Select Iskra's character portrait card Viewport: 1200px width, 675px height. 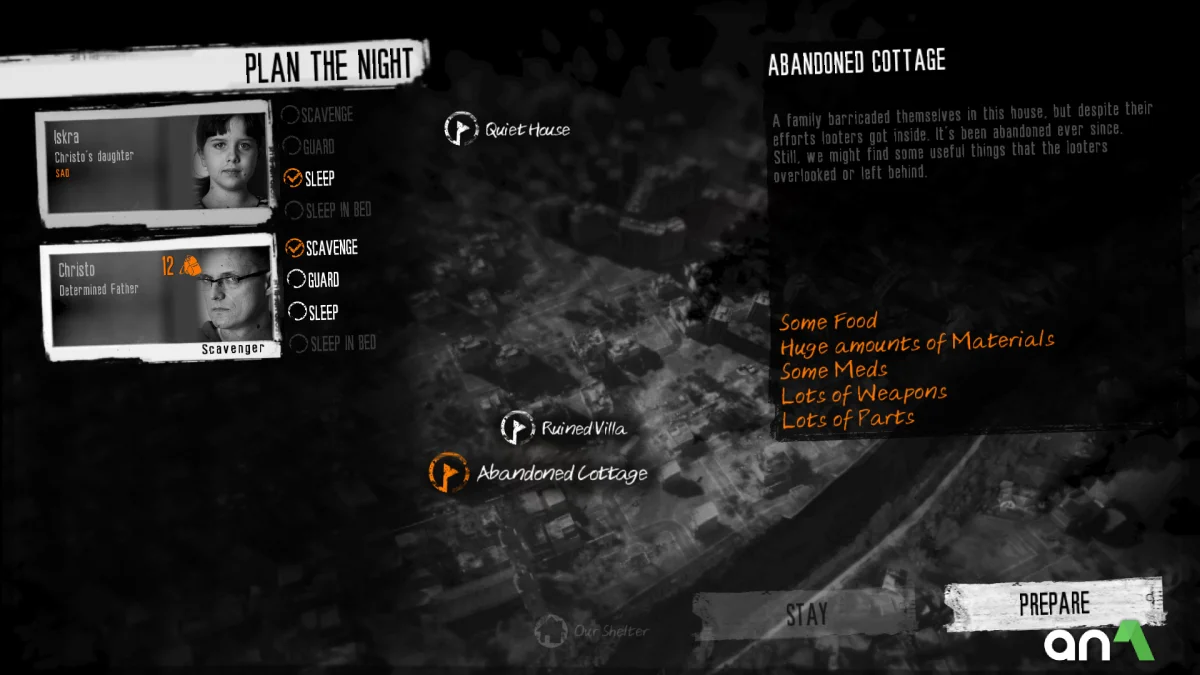[155, 162]
